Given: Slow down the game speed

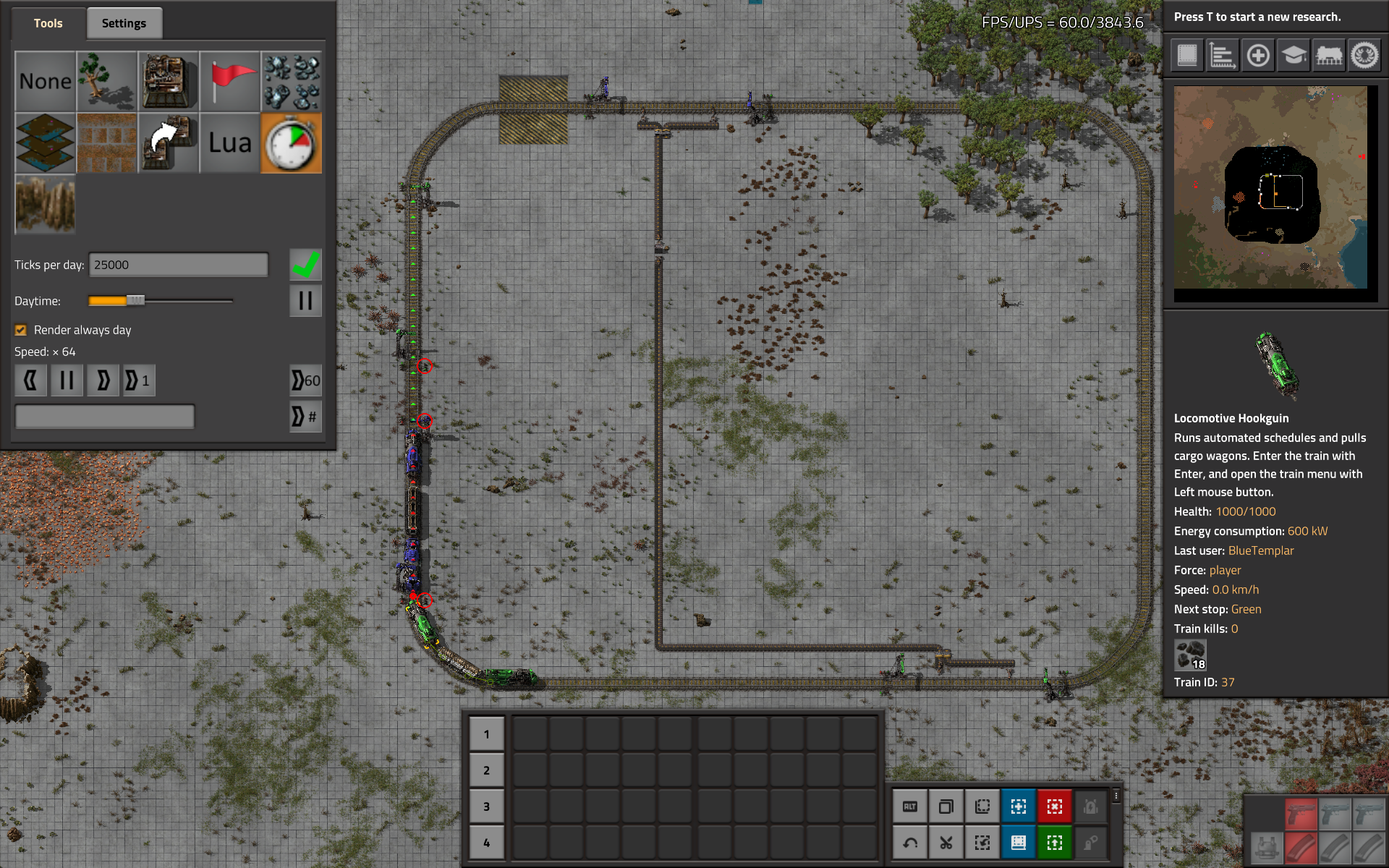Looking at the screenshot, I should pos(30,380).
